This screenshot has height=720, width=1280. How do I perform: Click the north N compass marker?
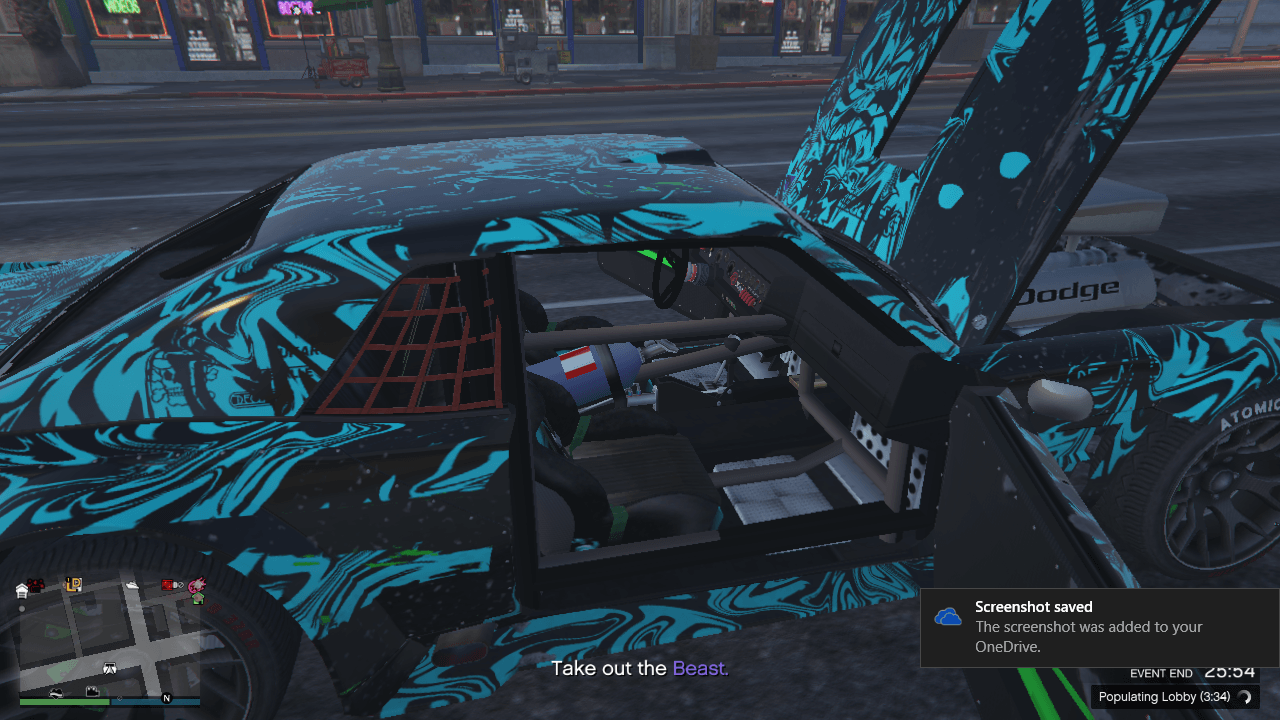click(x=167, y=698)
